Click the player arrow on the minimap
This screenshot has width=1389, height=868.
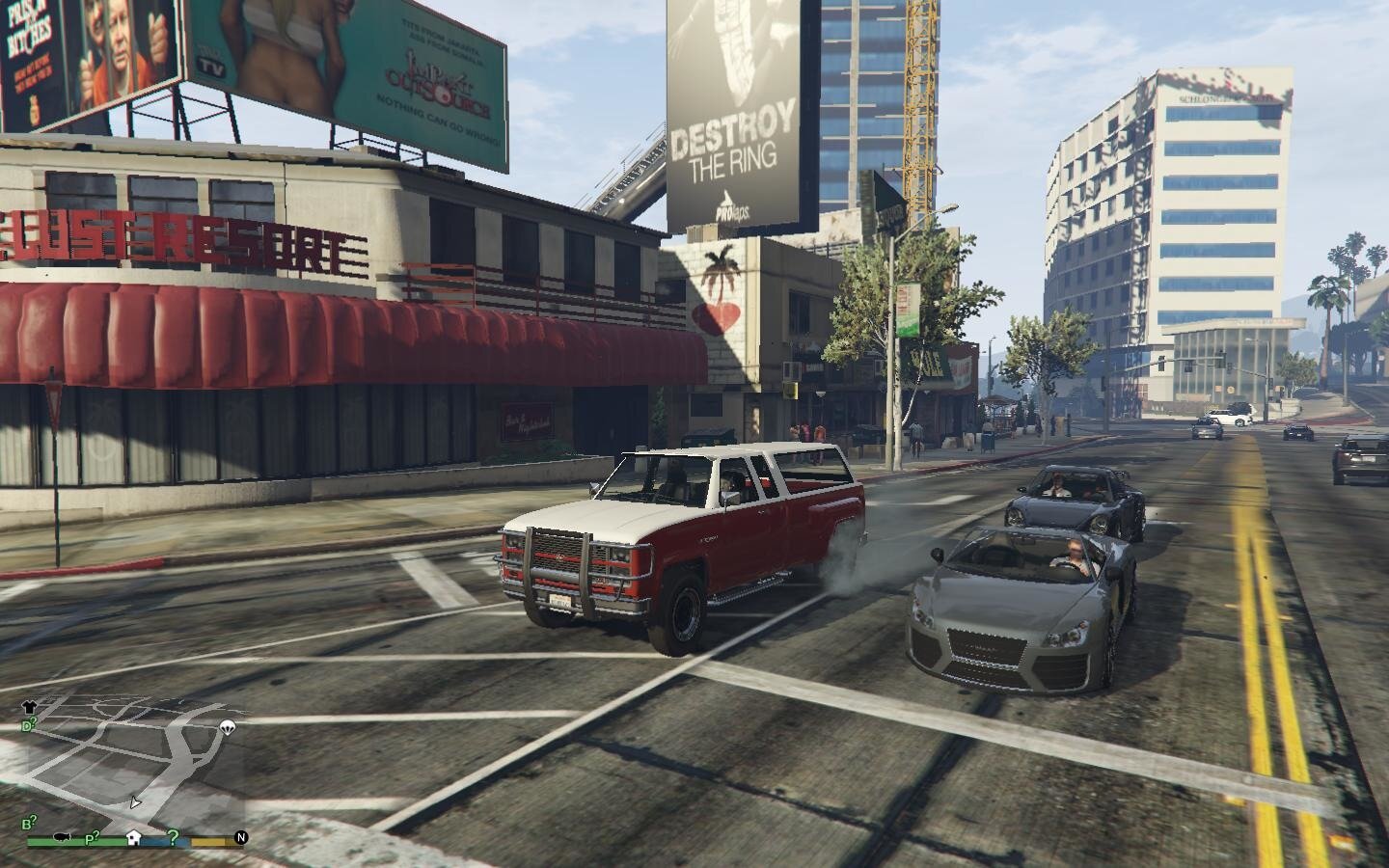pyautogui.click(x=135, y=801)
